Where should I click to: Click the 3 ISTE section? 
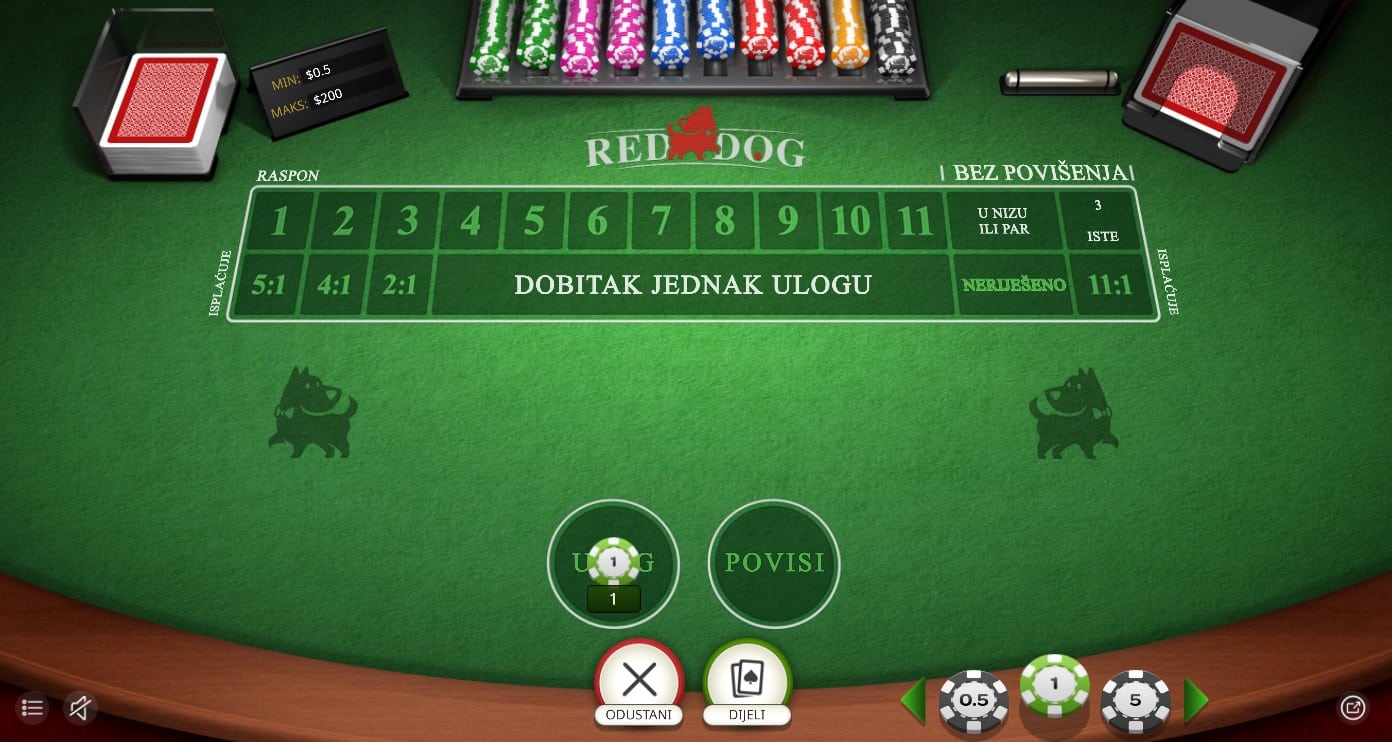tap(1099, 220)
